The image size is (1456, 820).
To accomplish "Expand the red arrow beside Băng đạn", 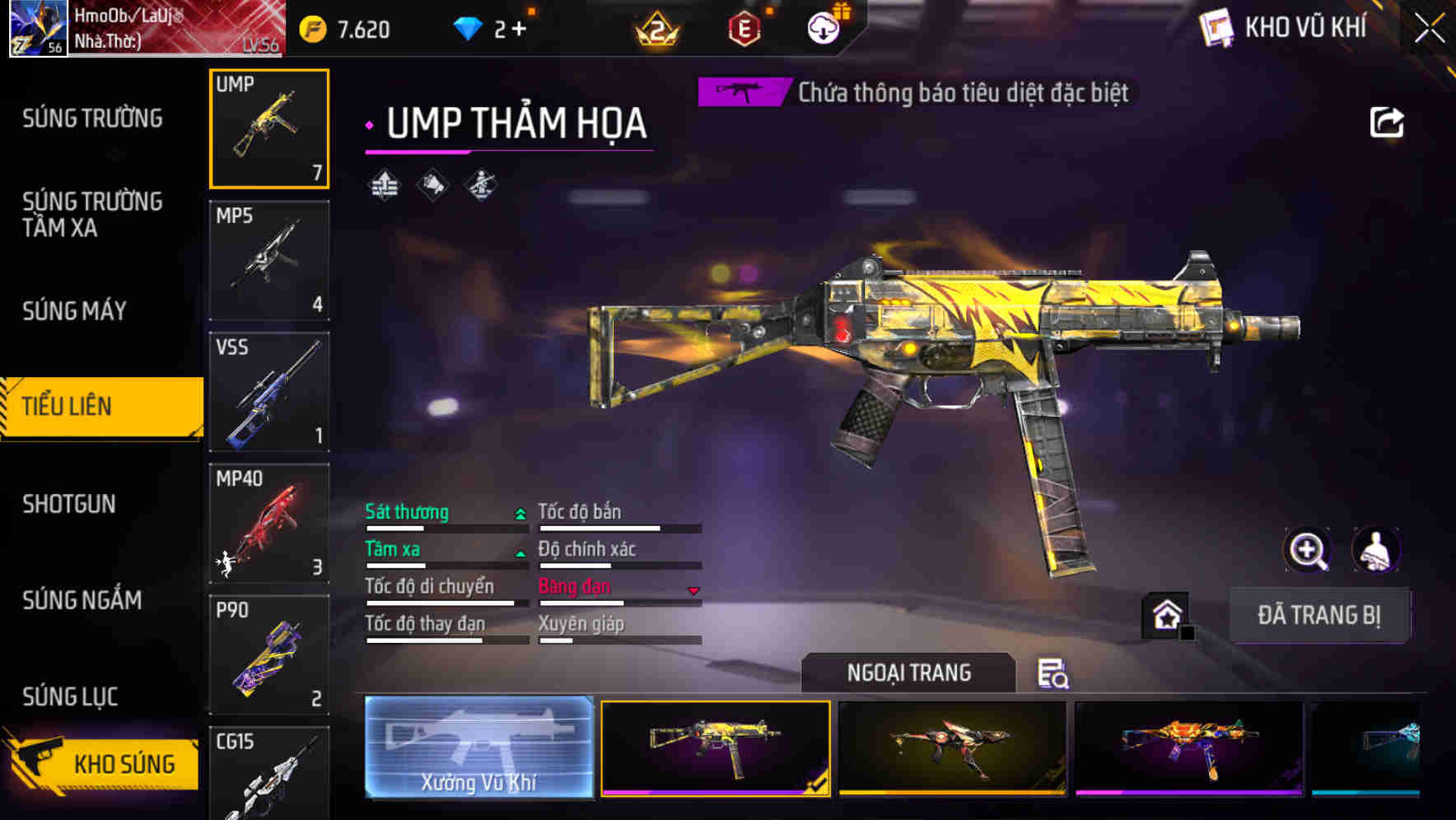I will 693,589.
